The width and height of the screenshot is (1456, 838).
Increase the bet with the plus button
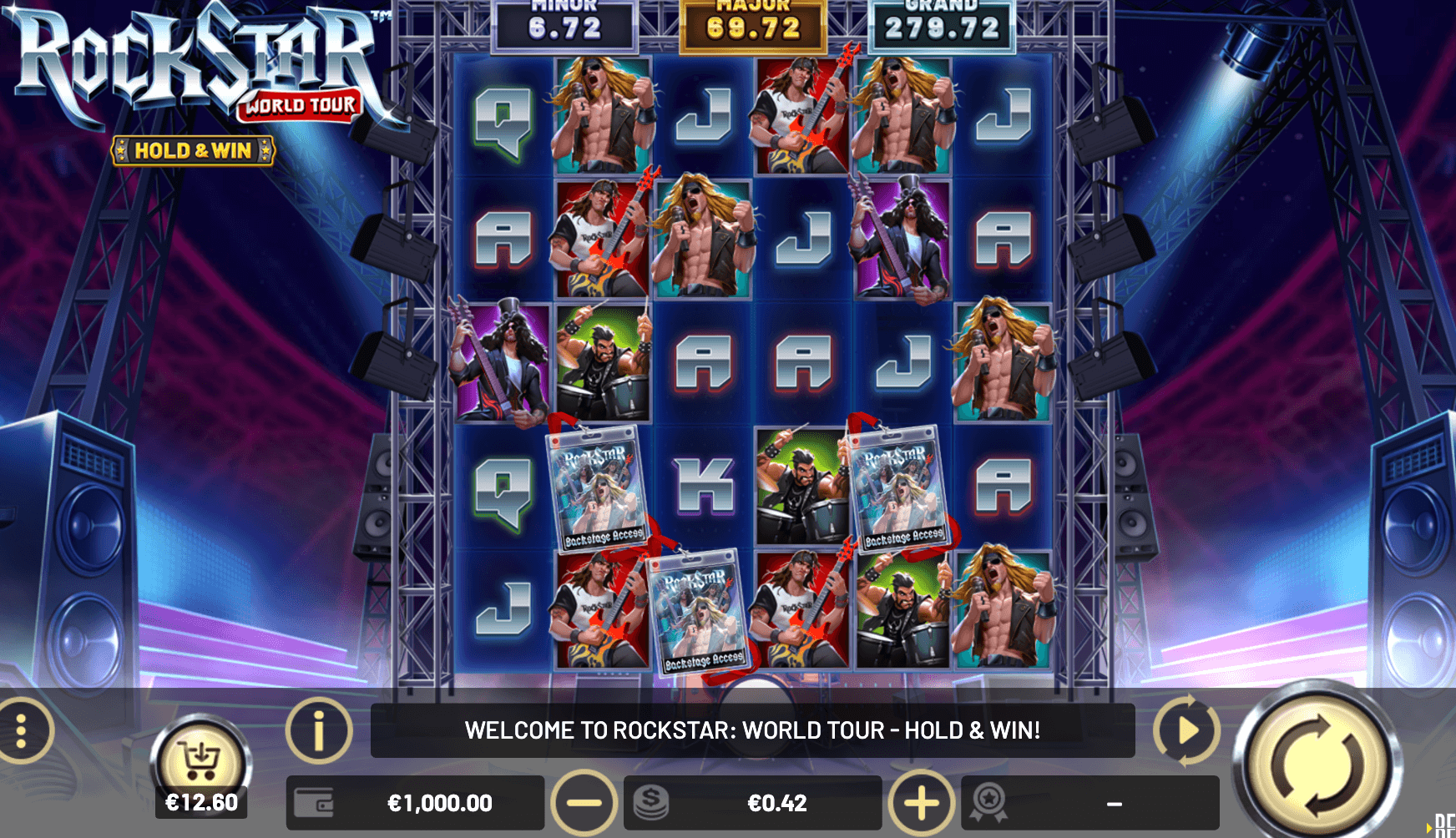922,803
